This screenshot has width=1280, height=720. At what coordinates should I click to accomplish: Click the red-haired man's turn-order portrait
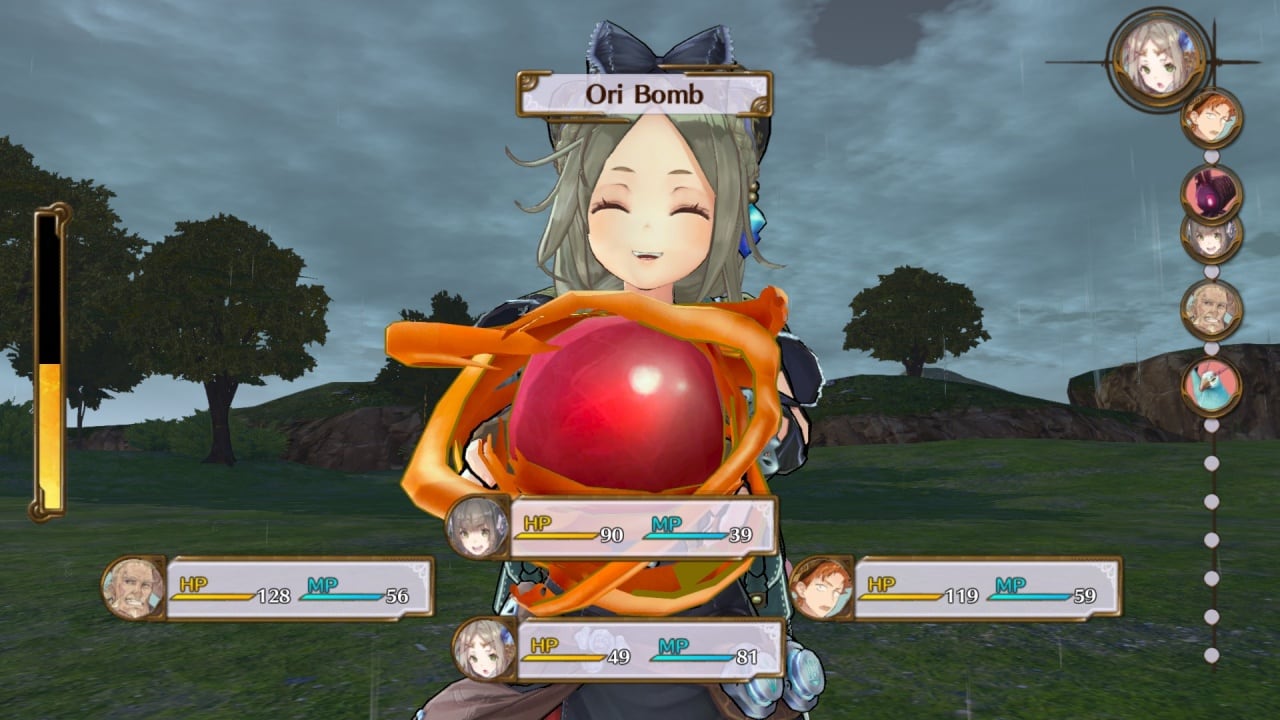1211,118
